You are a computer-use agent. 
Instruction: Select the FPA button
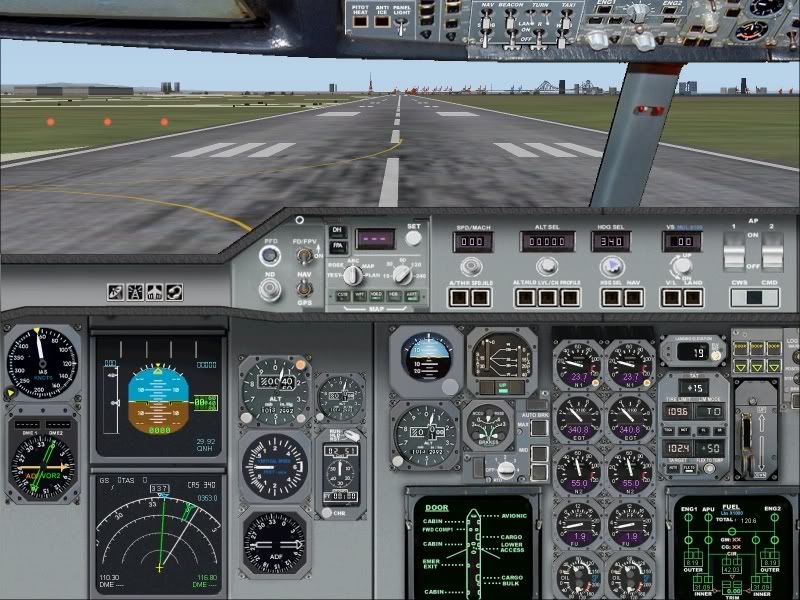[x=336, y=245]
